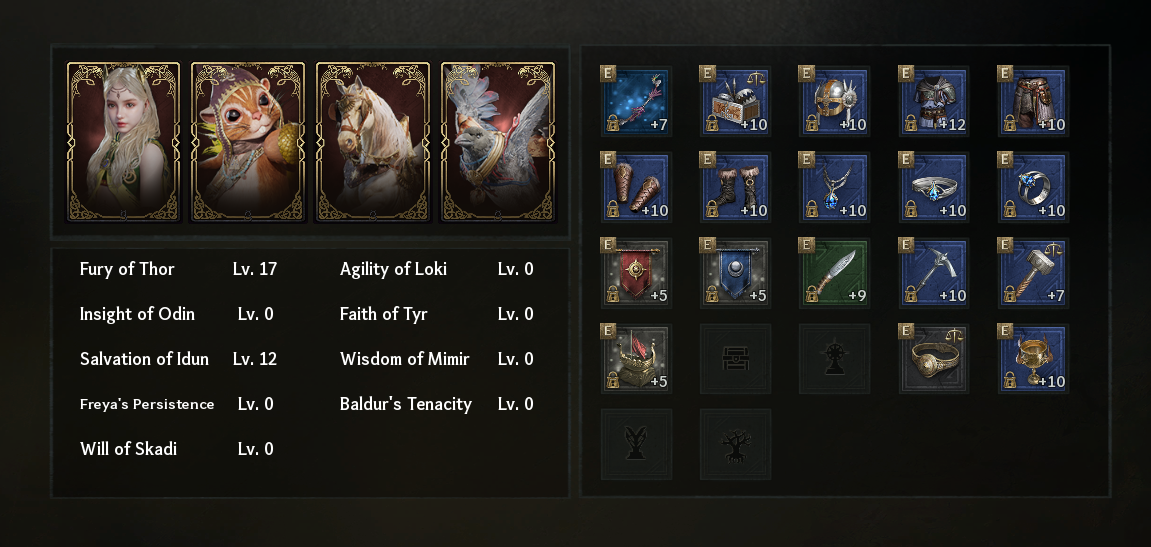
Task: Select the blonde woman avatar card
Action: click(x=123, y=141)
